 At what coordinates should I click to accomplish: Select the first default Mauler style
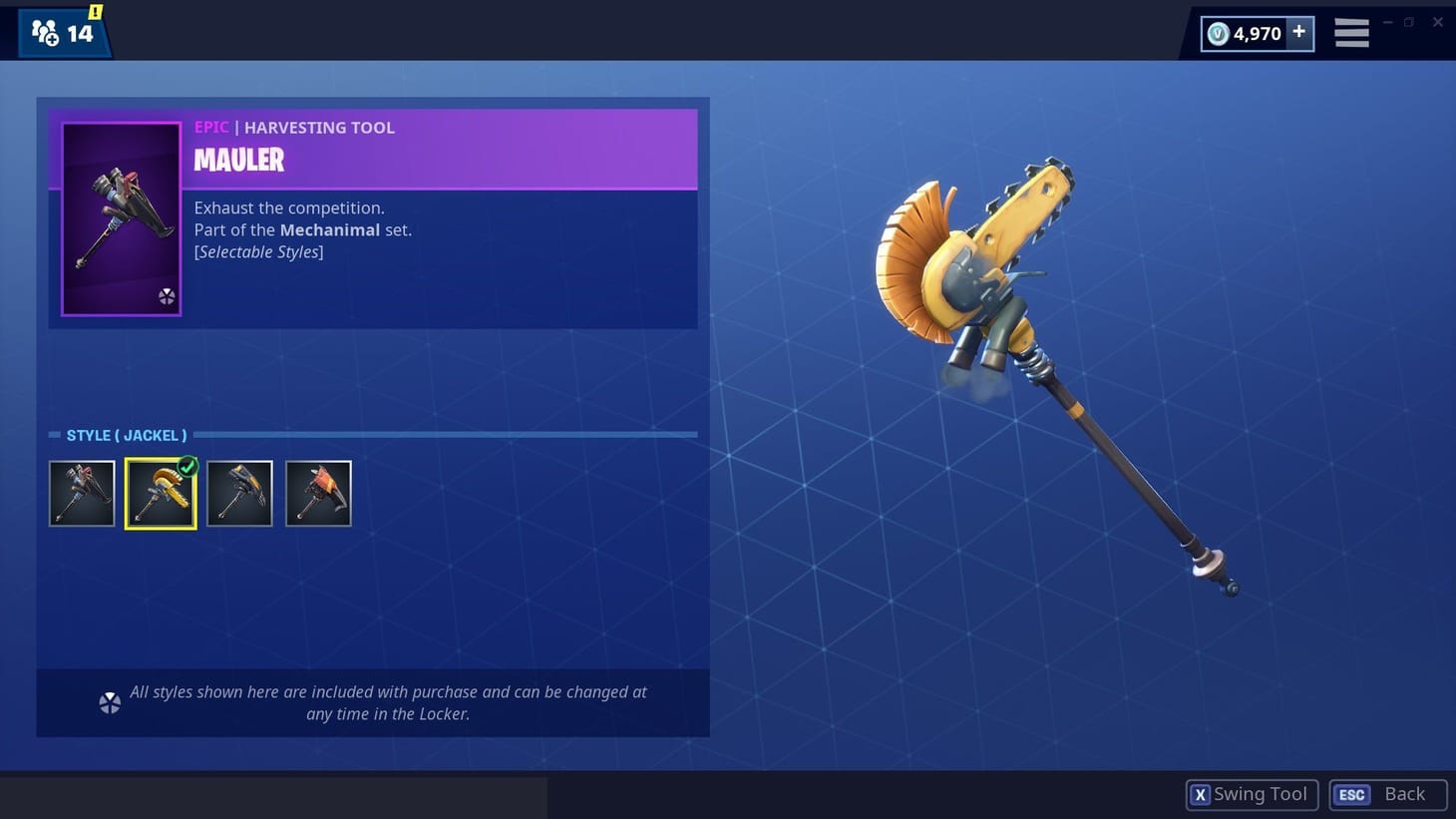point(82,493)
